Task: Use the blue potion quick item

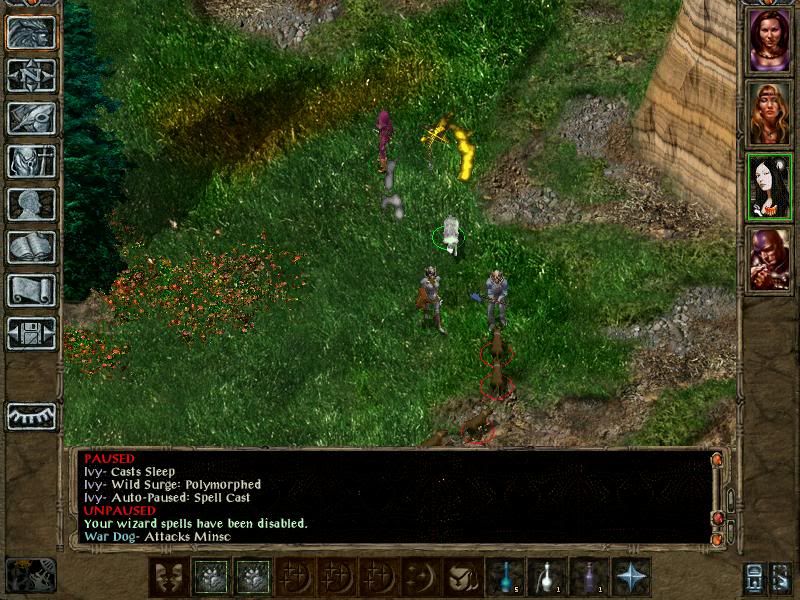Action: click(505, 577)
